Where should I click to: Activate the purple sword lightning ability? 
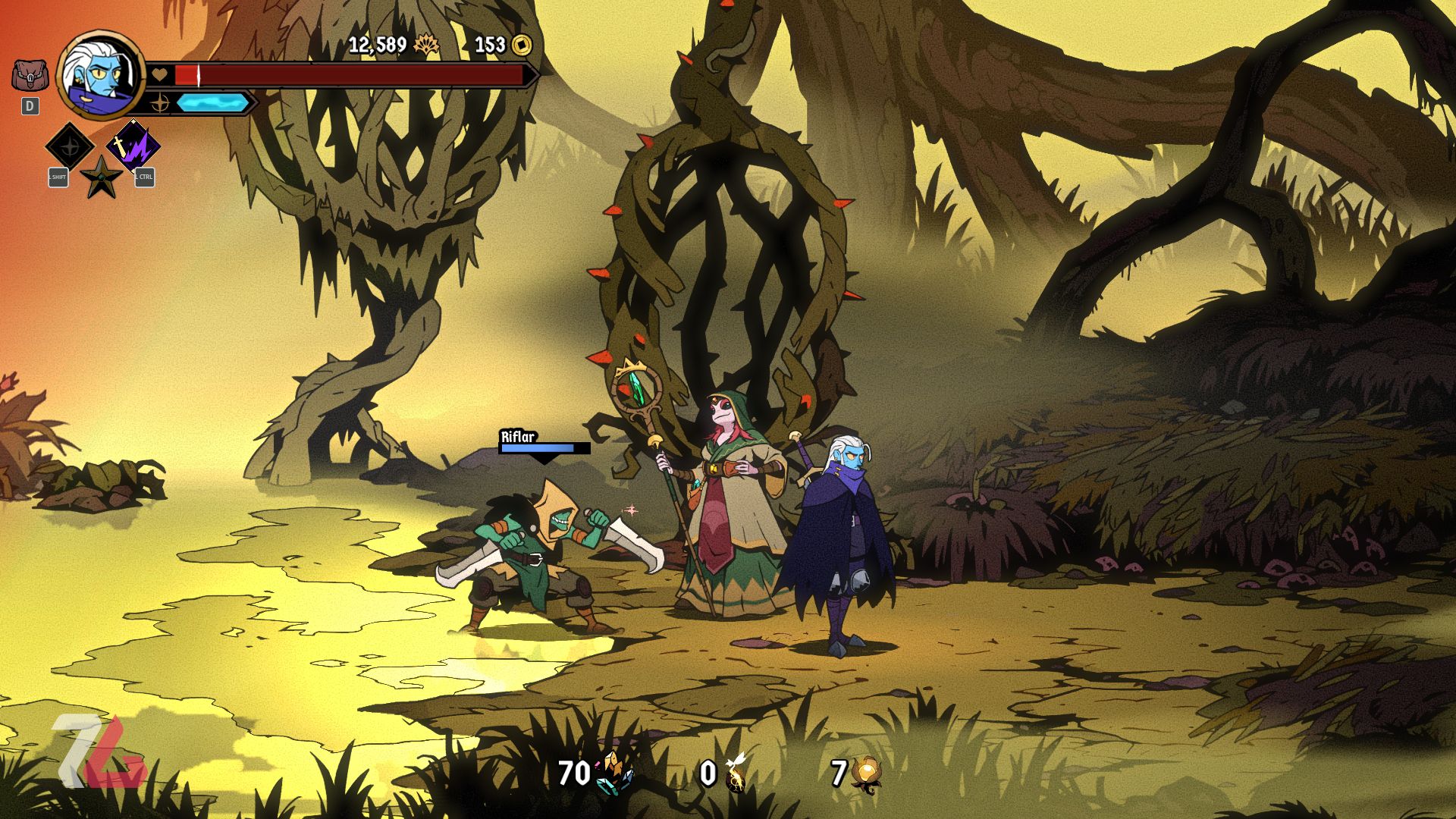pyautogui.click(x=133, y=146)
